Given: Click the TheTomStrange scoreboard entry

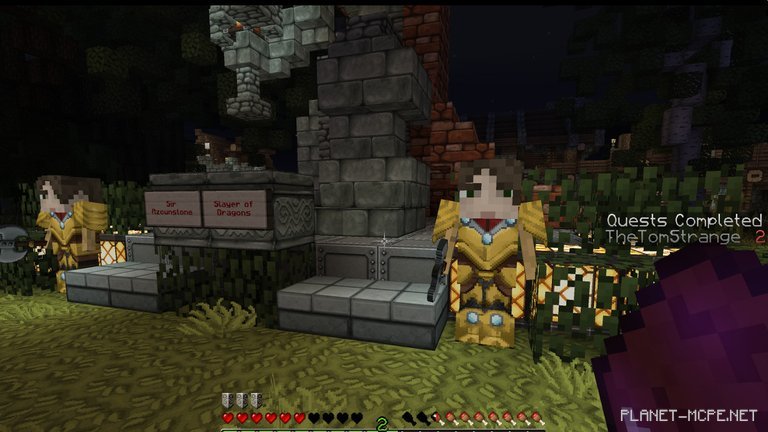Looking at the screenshot, I should 673,237.
